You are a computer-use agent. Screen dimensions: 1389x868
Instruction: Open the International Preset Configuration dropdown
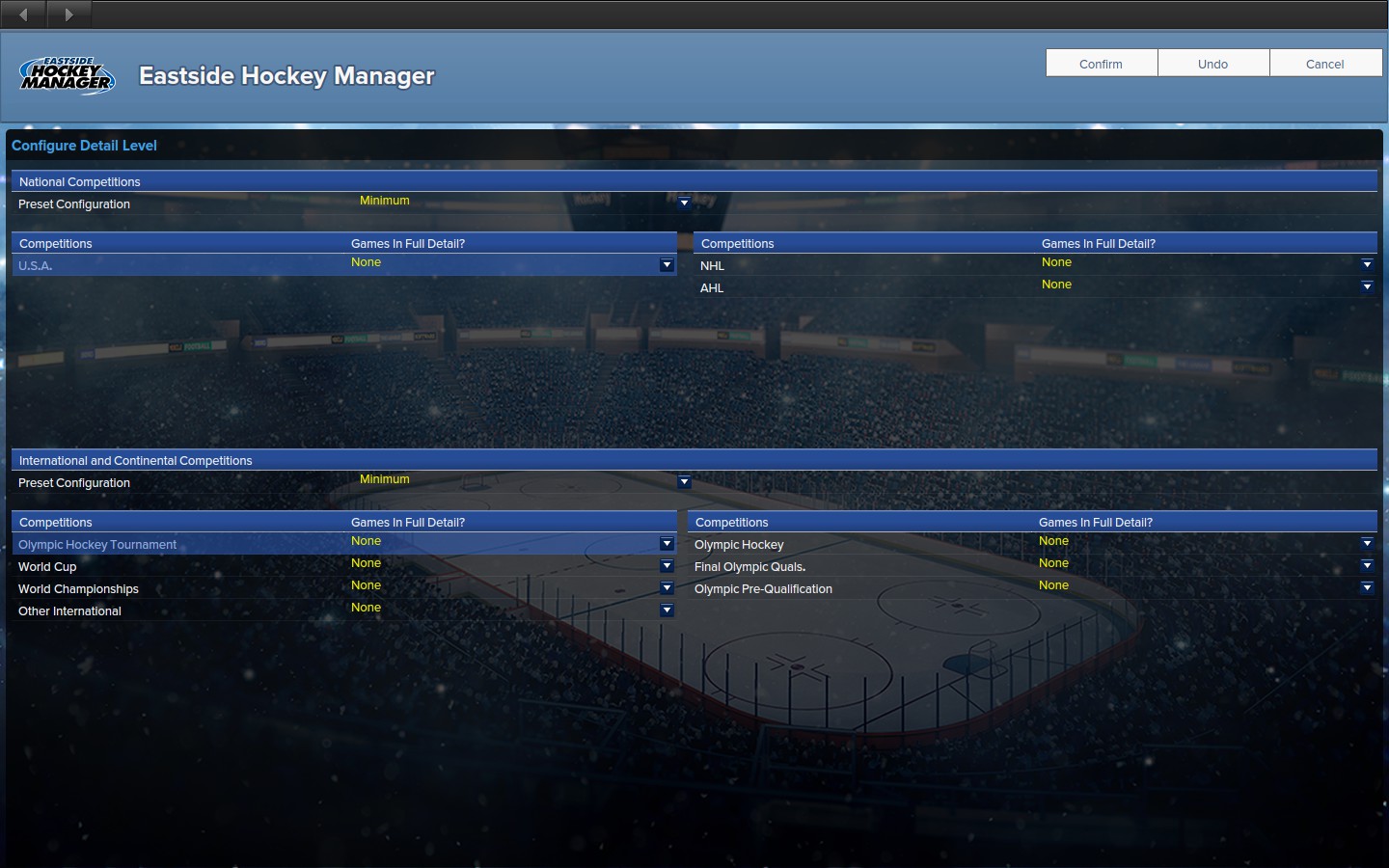pos(684,481)
